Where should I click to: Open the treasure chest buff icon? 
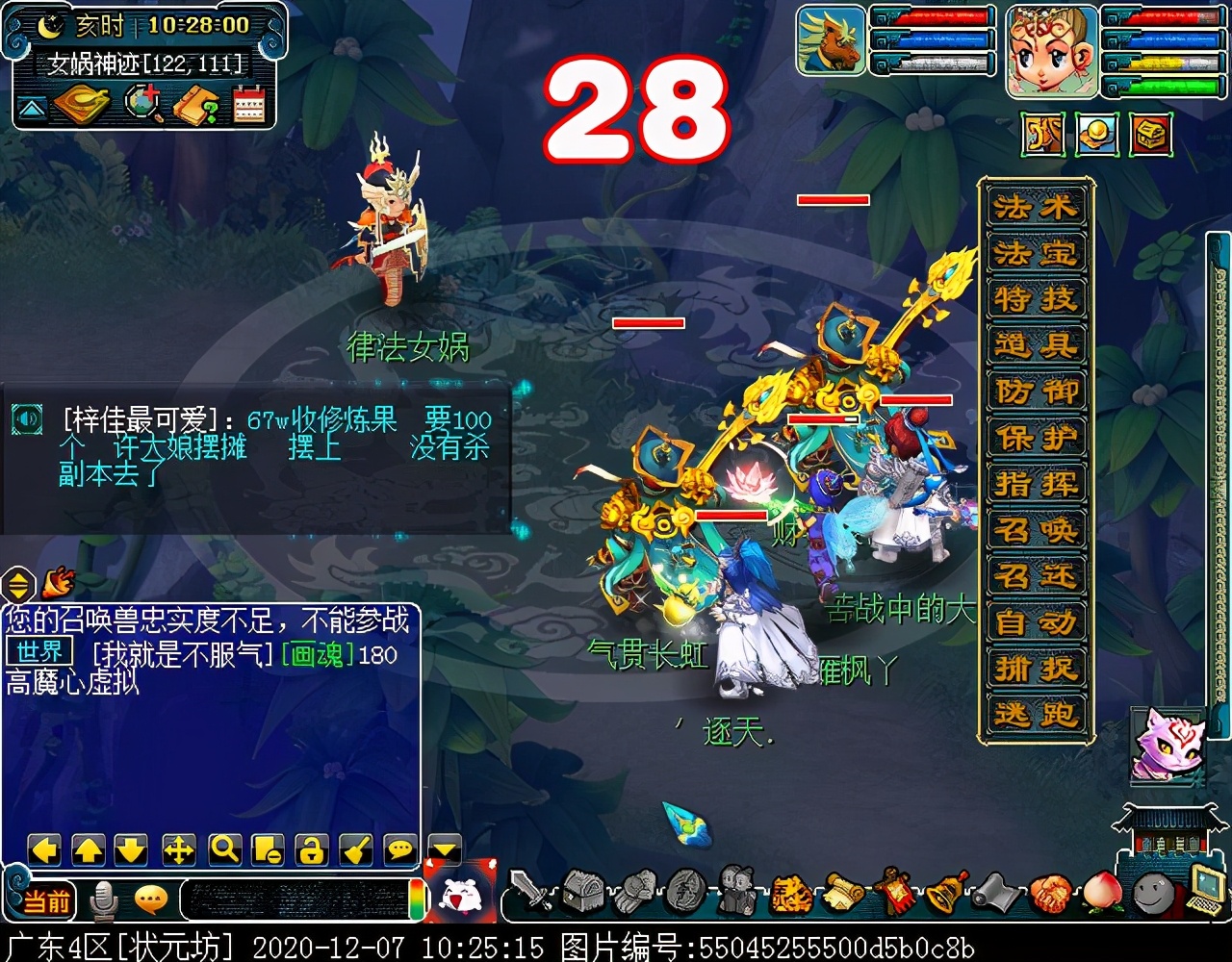(1150, 135)
